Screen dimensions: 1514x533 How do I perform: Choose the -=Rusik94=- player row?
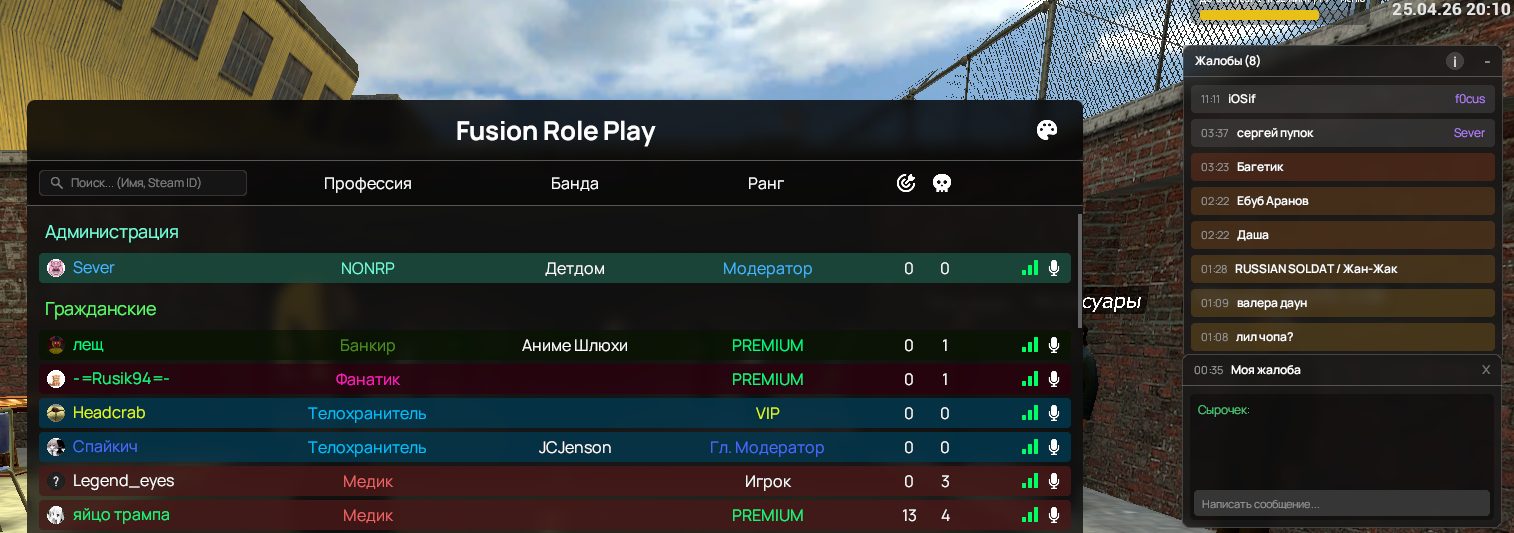coord(121,379)
